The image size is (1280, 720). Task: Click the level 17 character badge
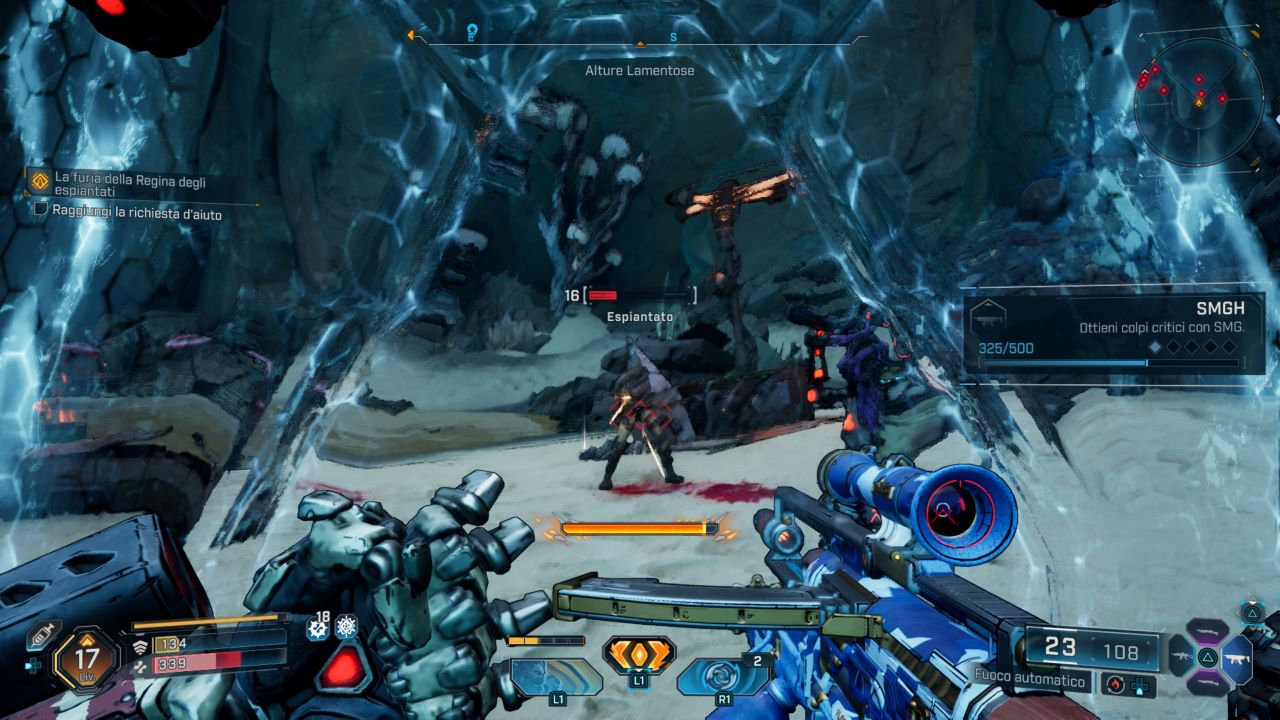(x=87, y=657)
